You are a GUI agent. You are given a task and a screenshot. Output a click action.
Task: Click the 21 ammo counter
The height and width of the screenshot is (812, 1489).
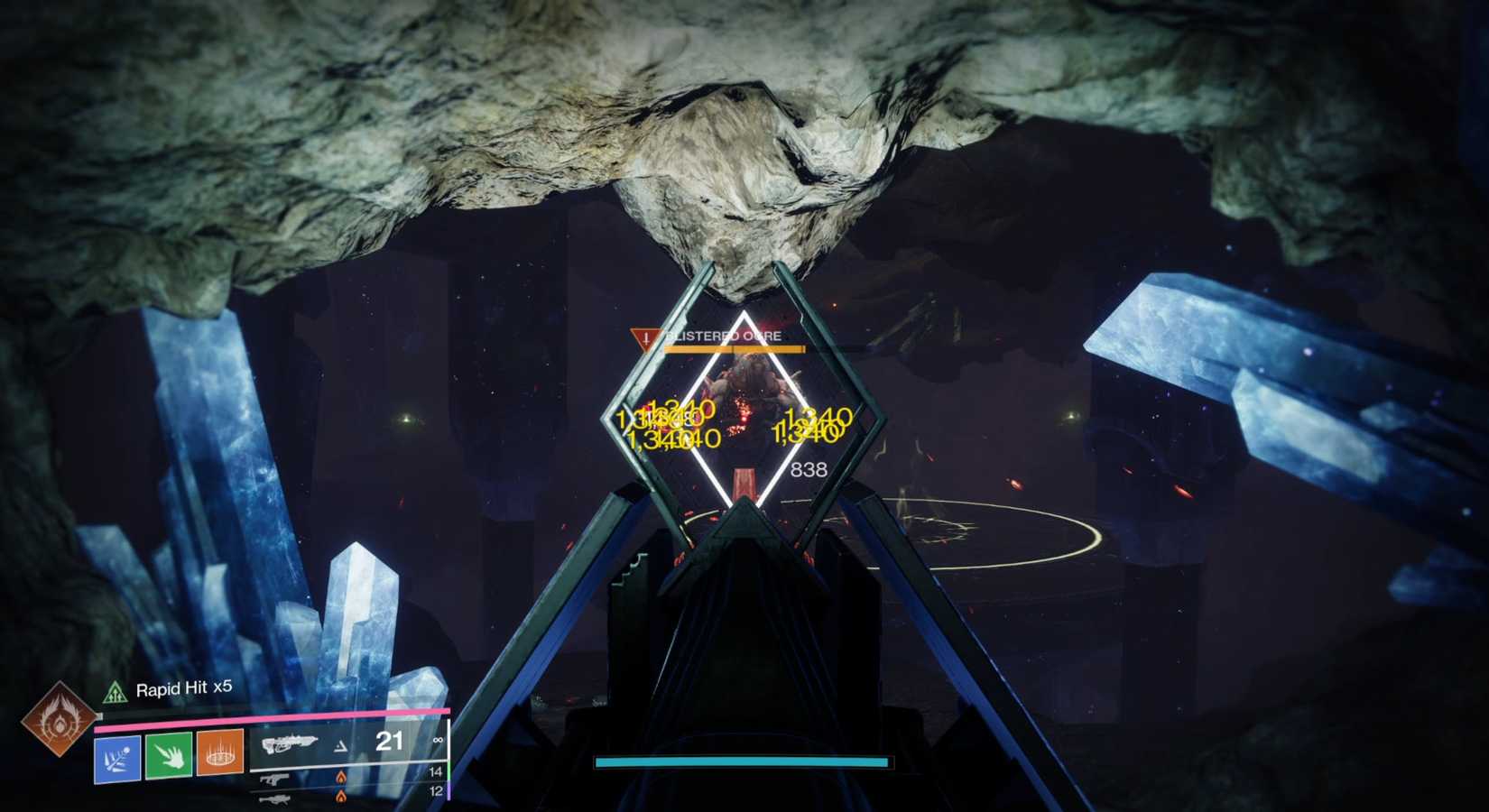coord(390,742)
